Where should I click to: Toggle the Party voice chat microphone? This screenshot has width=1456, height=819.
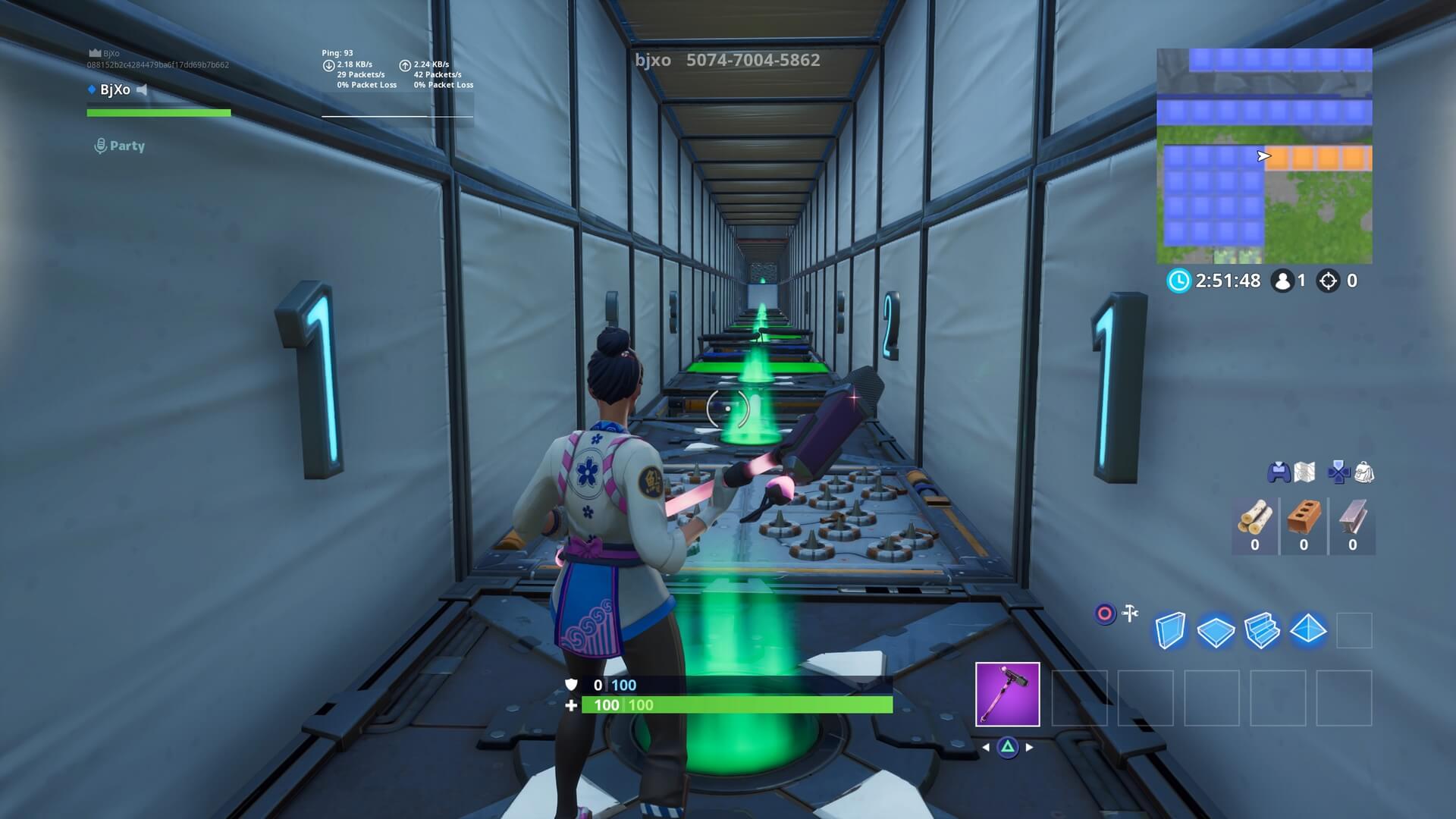tap(100, 145)
